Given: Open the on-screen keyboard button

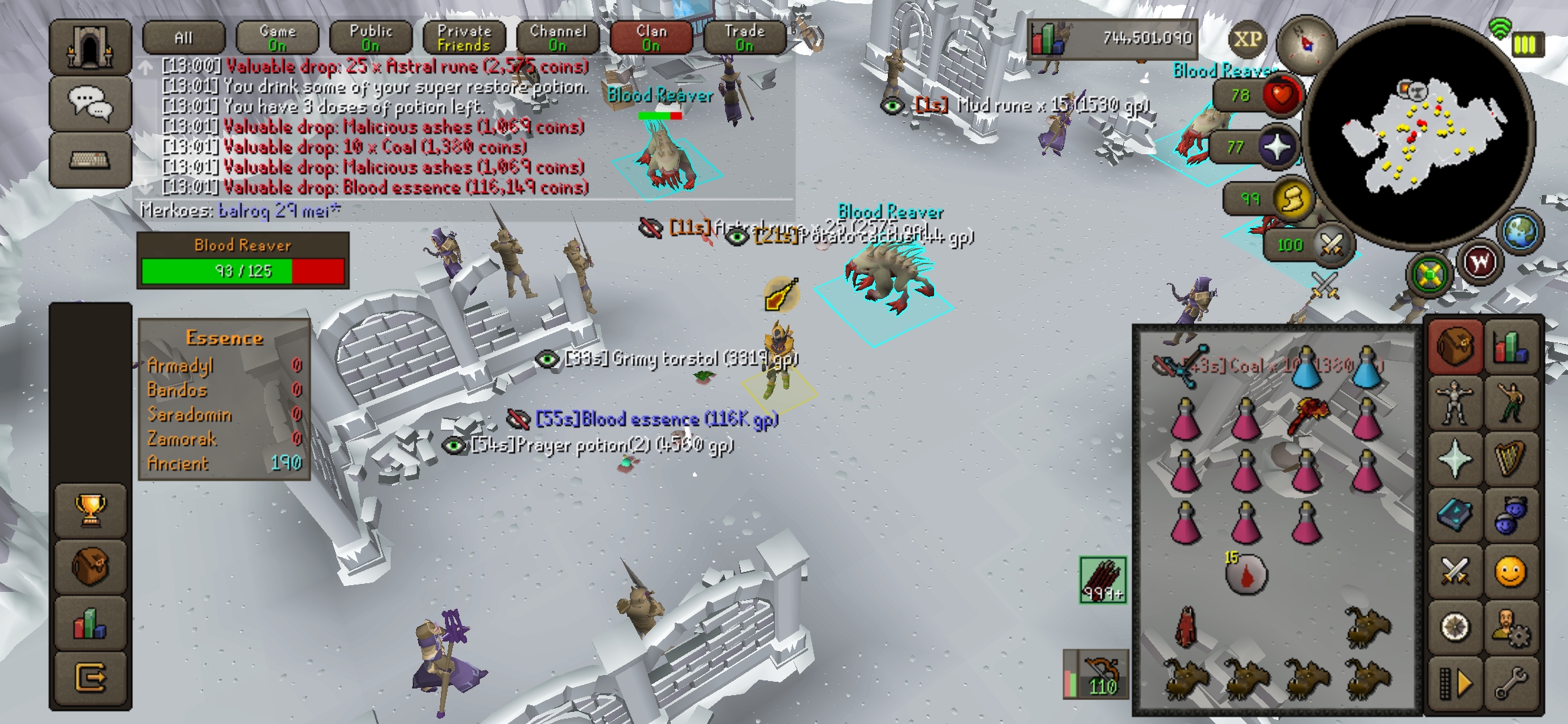Looking at the screenshot, I should tap(90, 160).
